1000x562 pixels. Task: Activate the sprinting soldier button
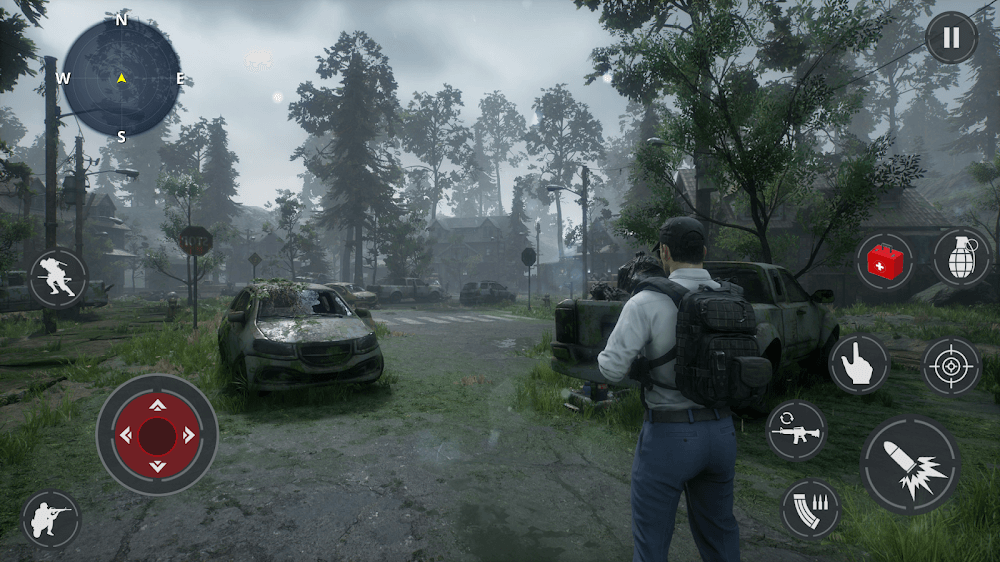point(58,277)
